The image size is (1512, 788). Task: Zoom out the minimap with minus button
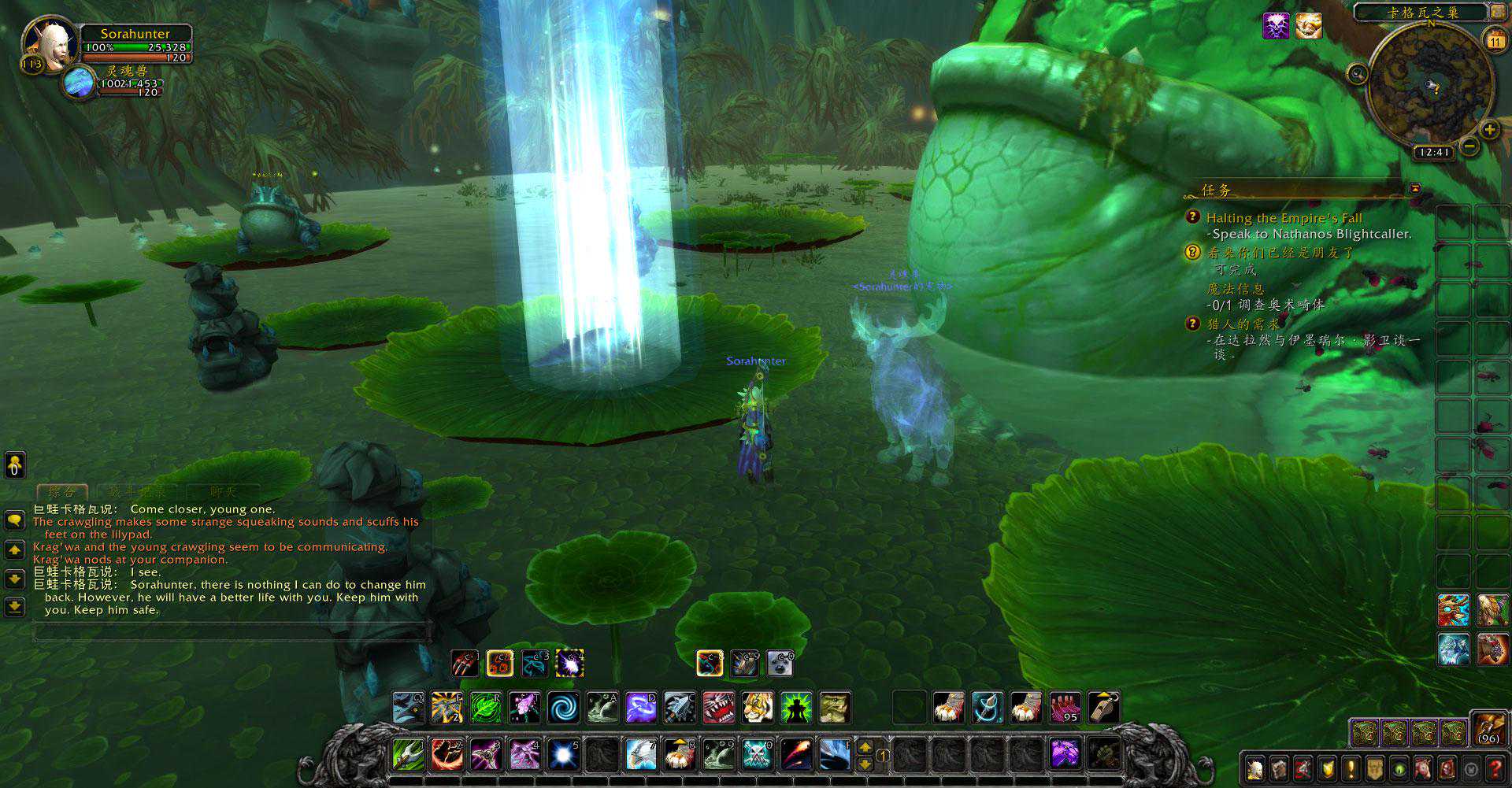click(1469, 146)
